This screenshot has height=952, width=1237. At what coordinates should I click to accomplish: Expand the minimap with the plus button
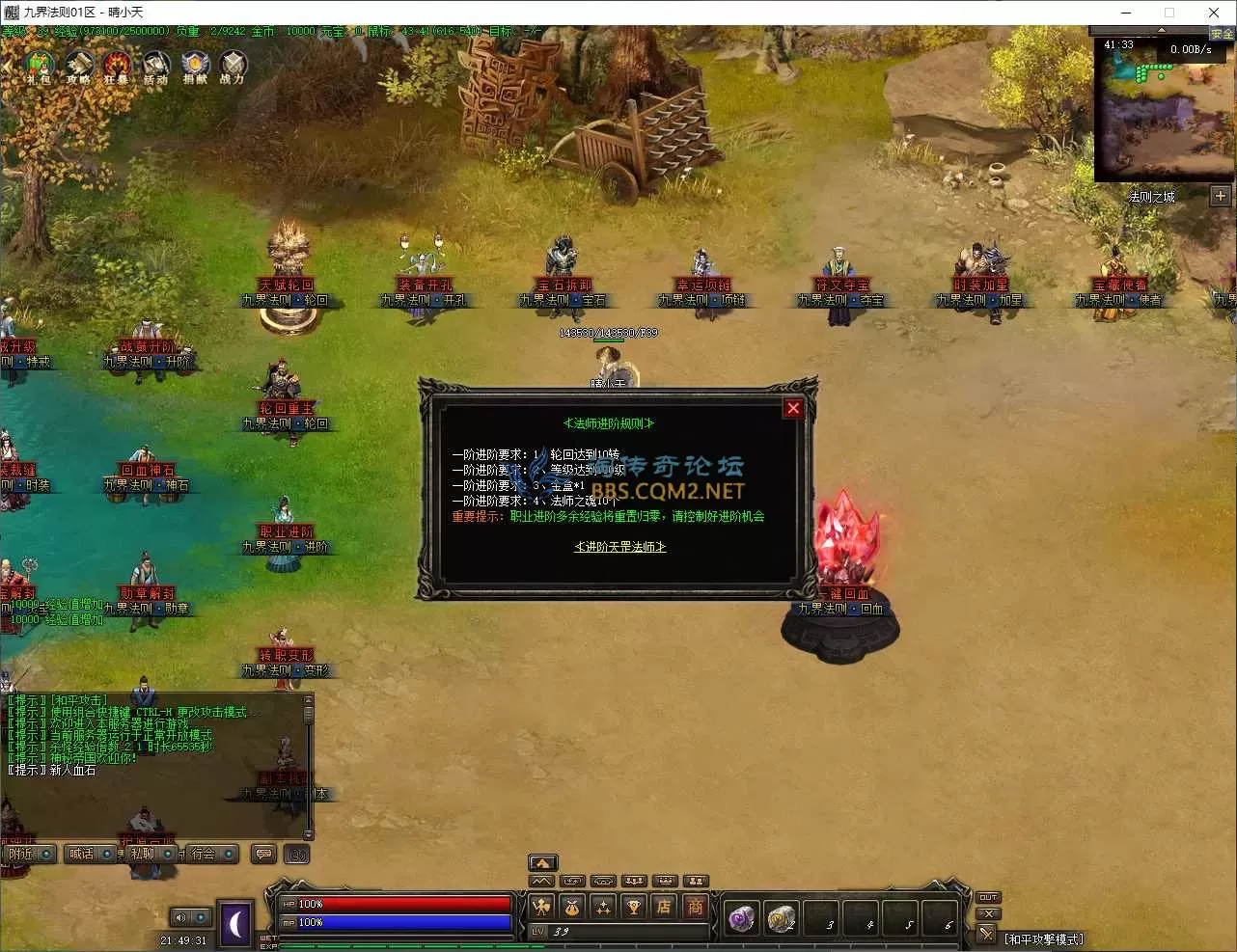(1221, 196)
